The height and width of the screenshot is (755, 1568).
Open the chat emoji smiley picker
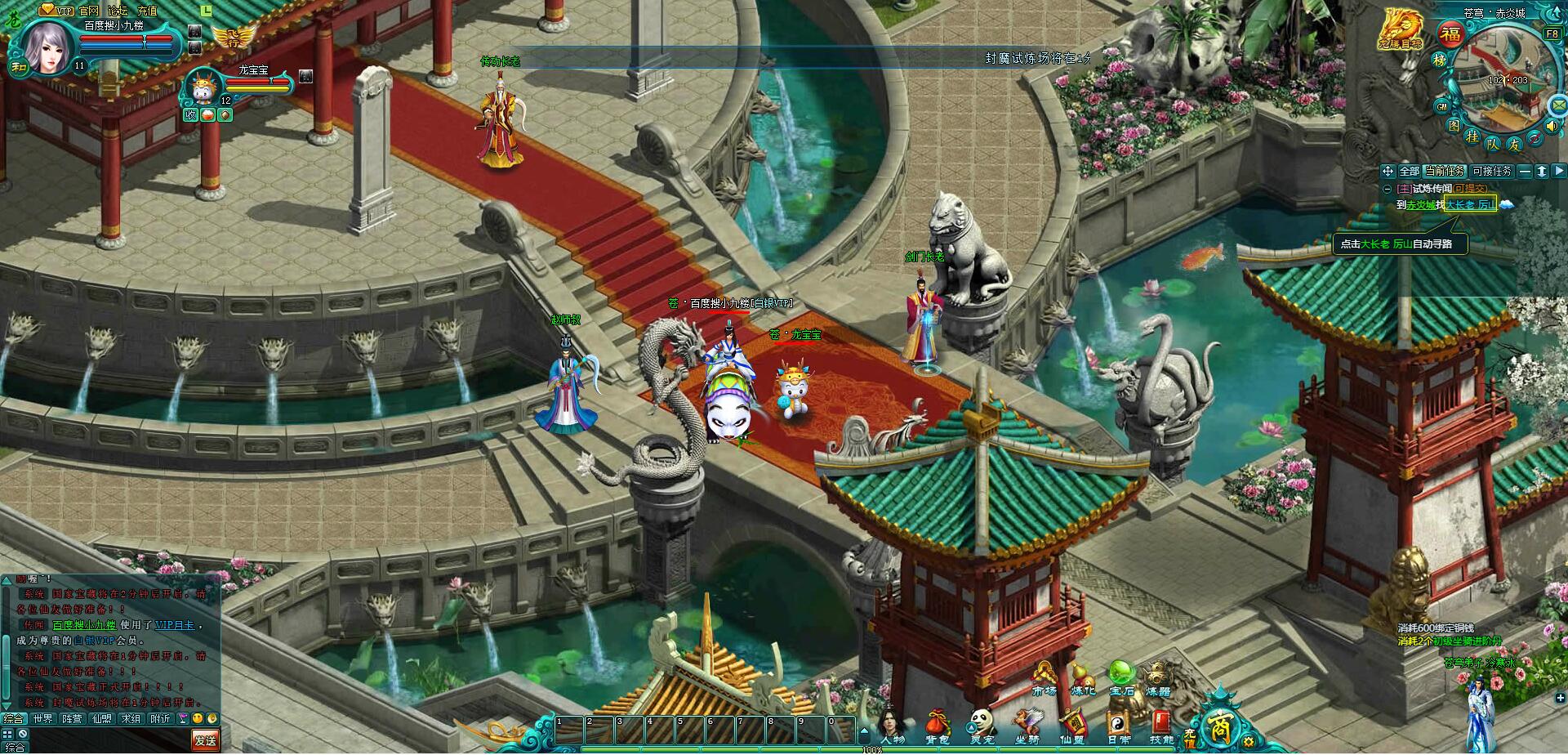198,719
